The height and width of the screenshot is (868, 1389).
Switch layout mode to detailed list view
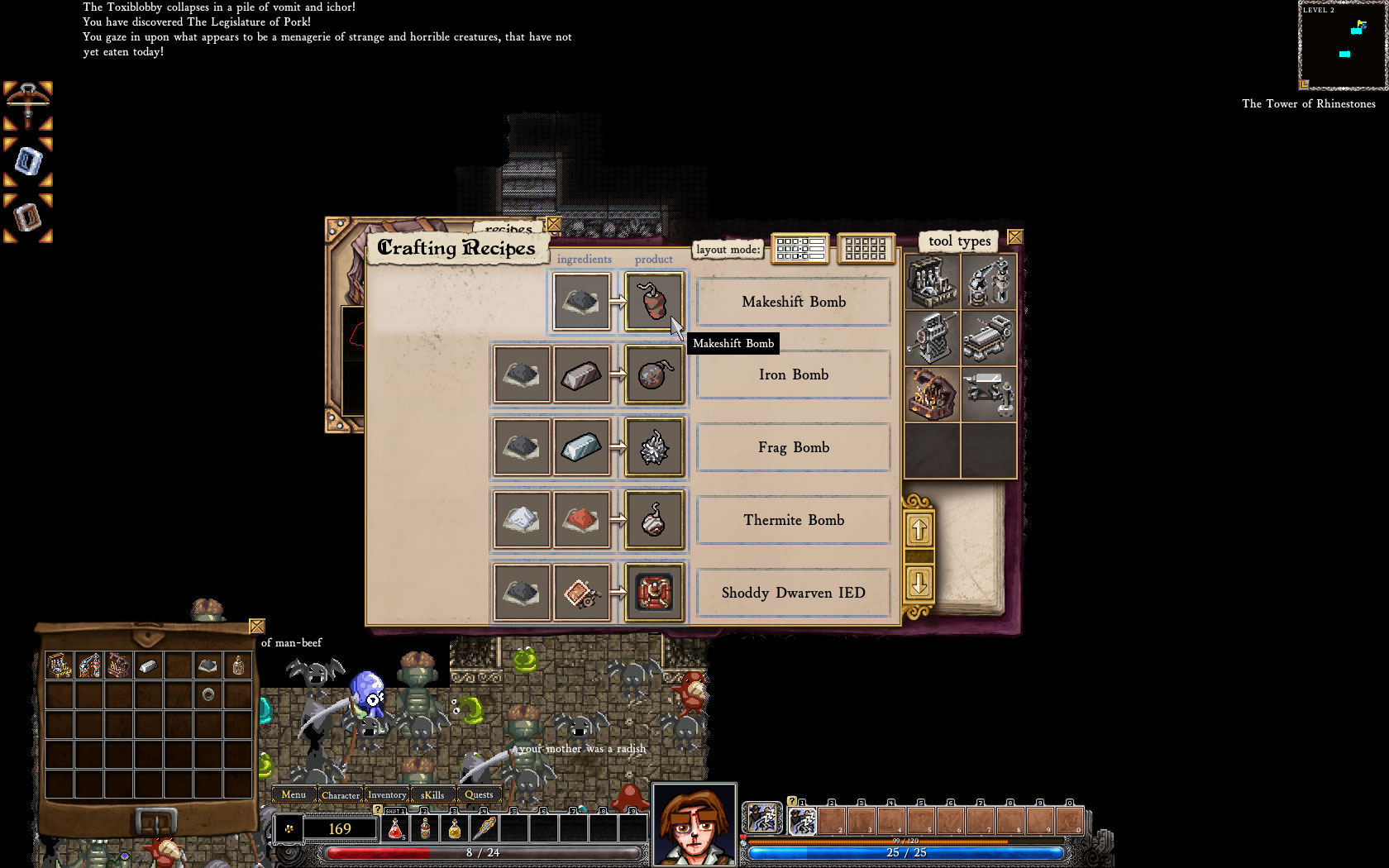pyautogui.click(x=800, y=249)
